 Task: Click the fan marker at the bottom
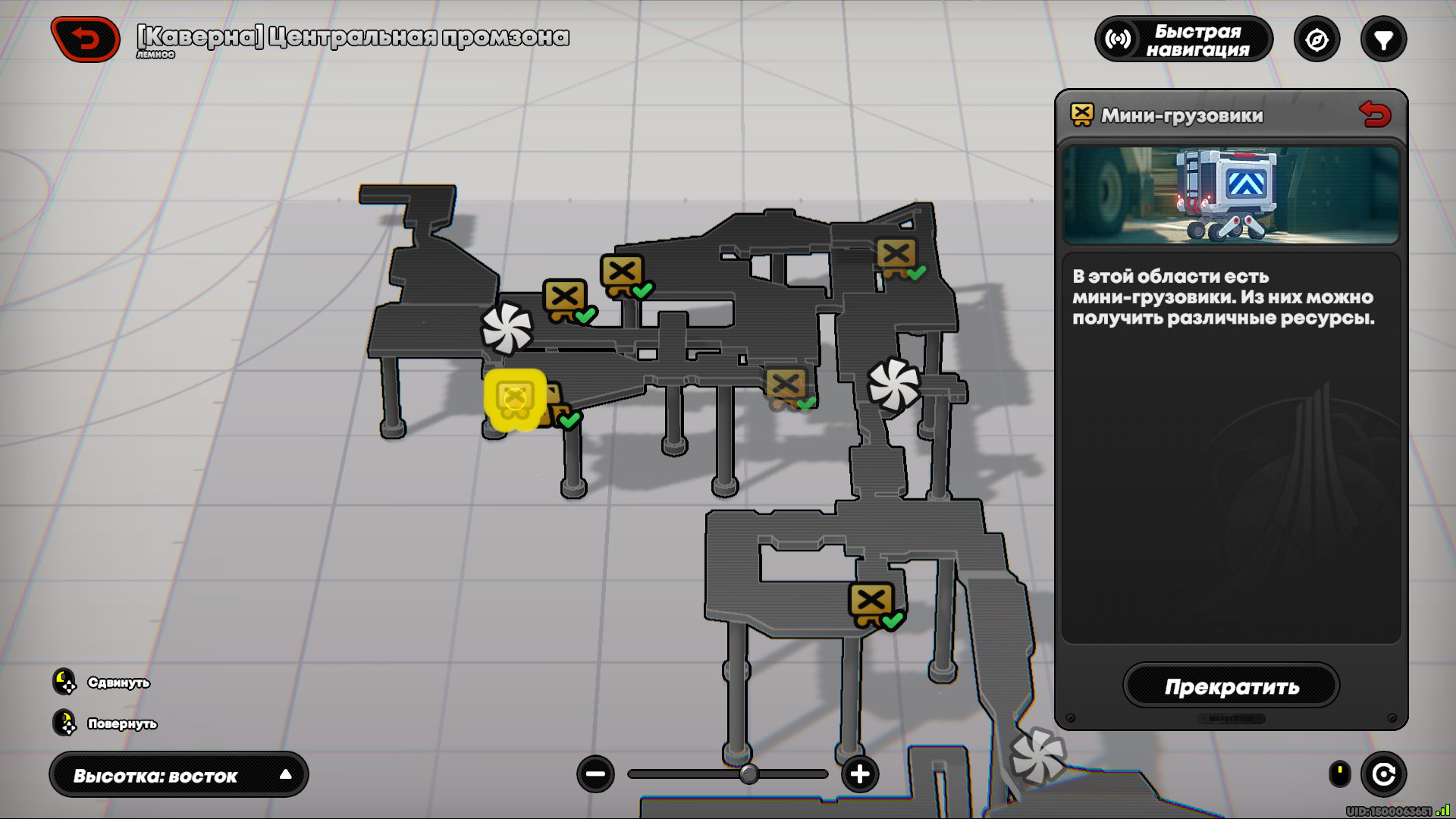[x=1037, y=755]
